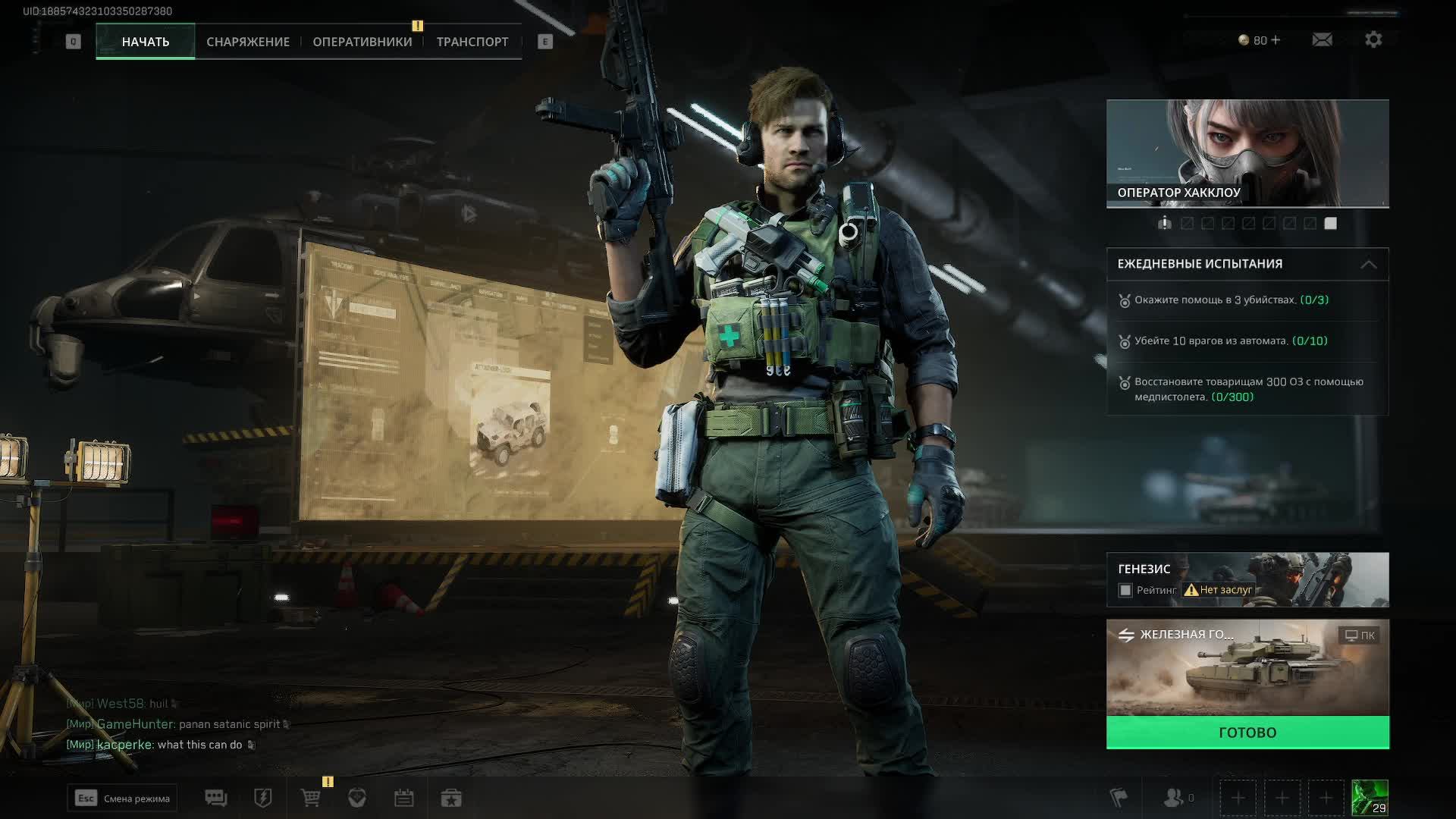The image size is (1456, 819).
Task: View the ОПЕРАТОР ХАККЛОУ banner
Action: click(x=1247, y=153)
